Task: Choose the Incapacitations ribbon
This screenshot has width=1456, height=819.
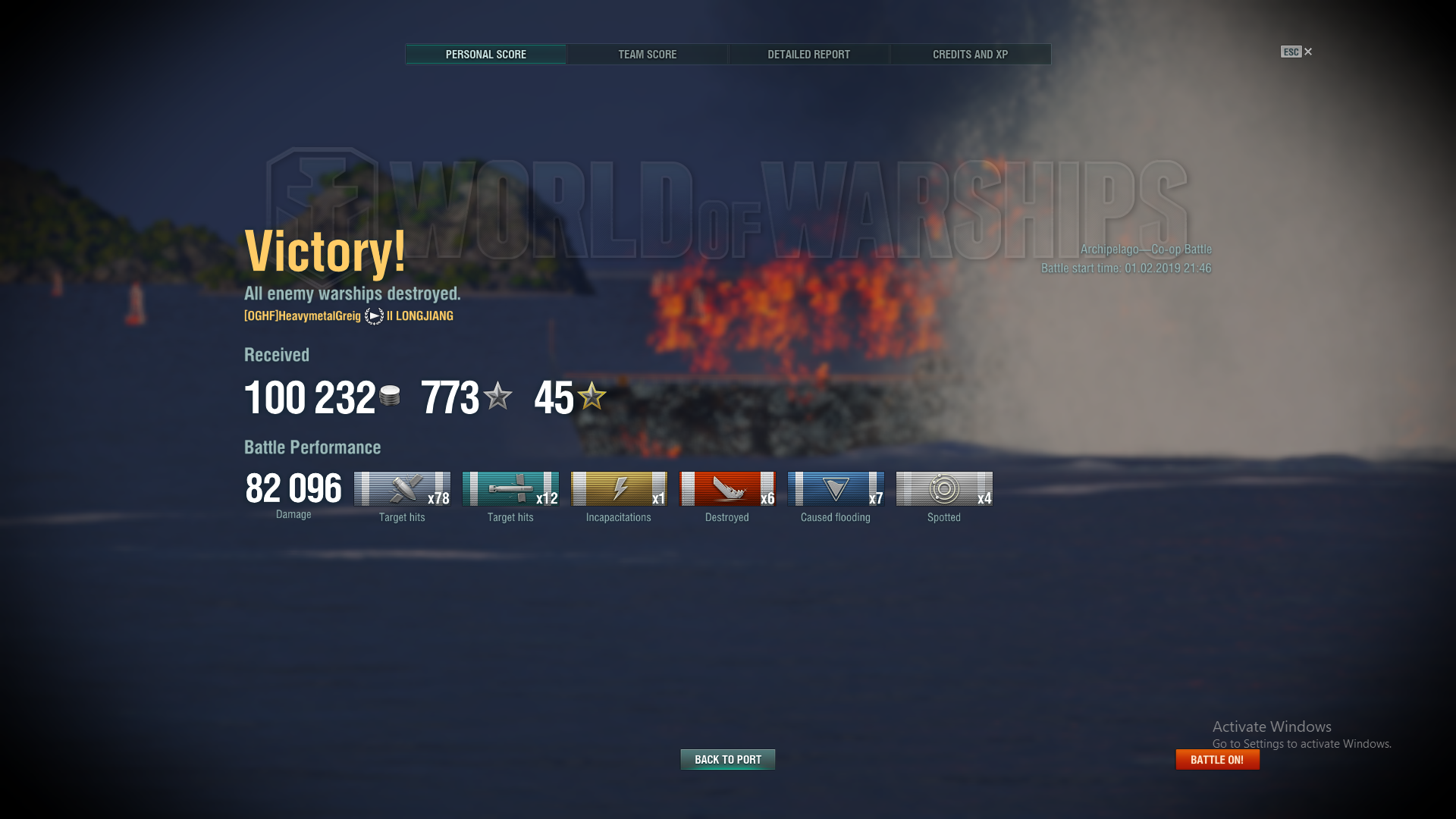Action: [618, 489]
